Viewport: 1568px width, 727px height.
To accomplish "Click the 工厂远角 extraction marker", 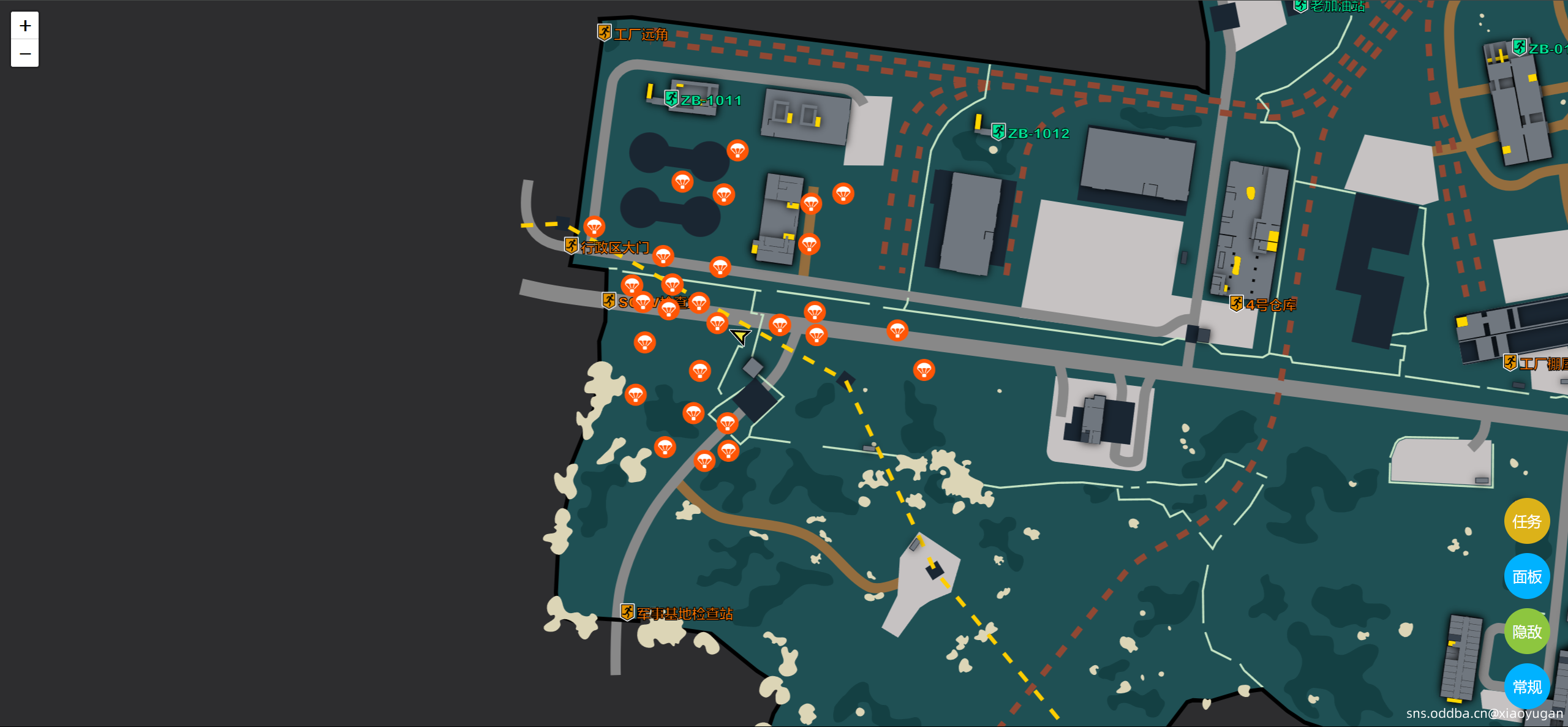I will point(604,31).
